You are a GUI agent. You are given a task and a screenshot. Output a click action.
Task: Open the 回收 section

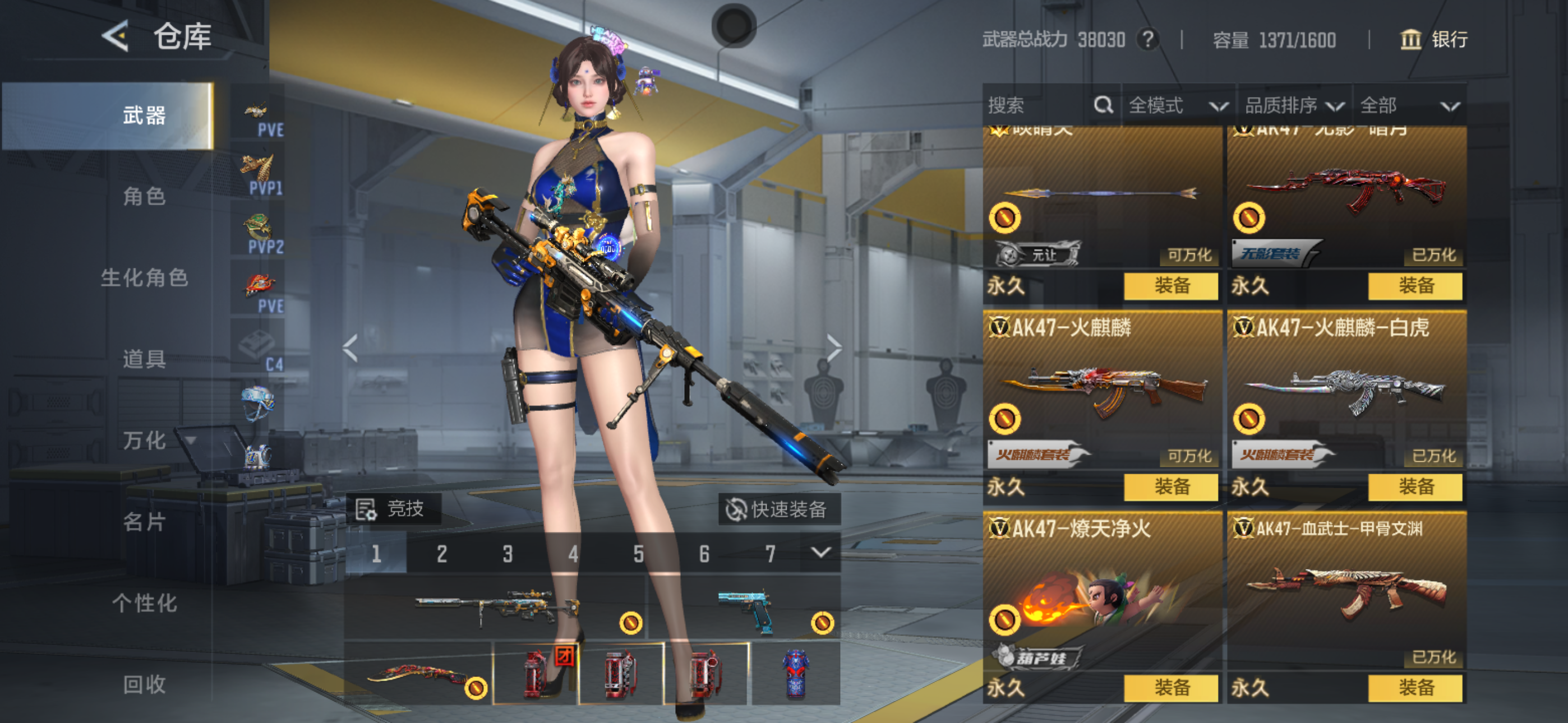[144, 684]
